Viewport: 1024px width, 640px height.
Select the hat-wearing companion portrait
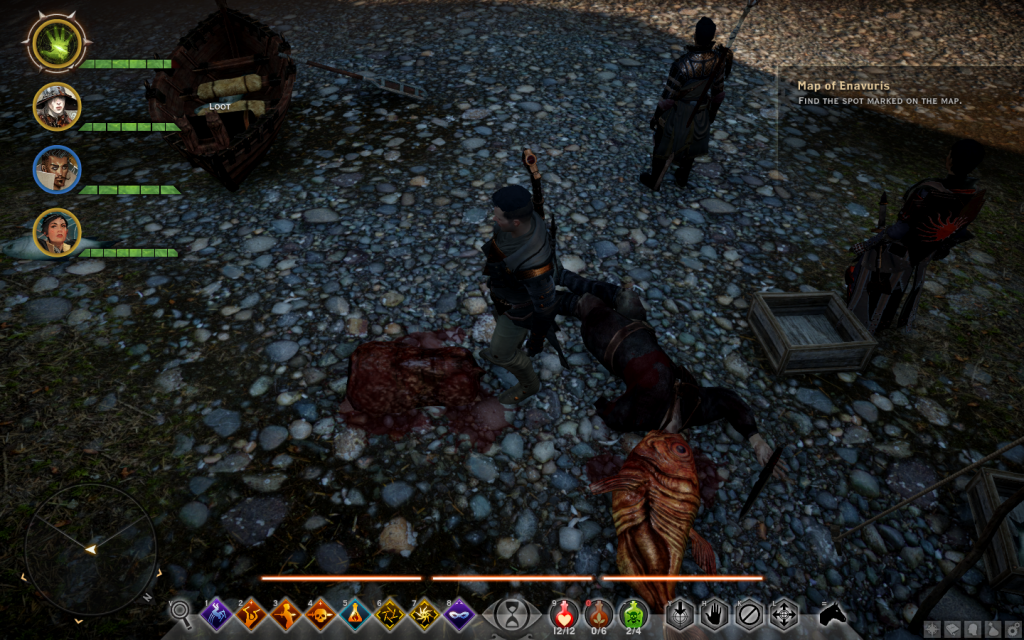click(x=56, y=106)
